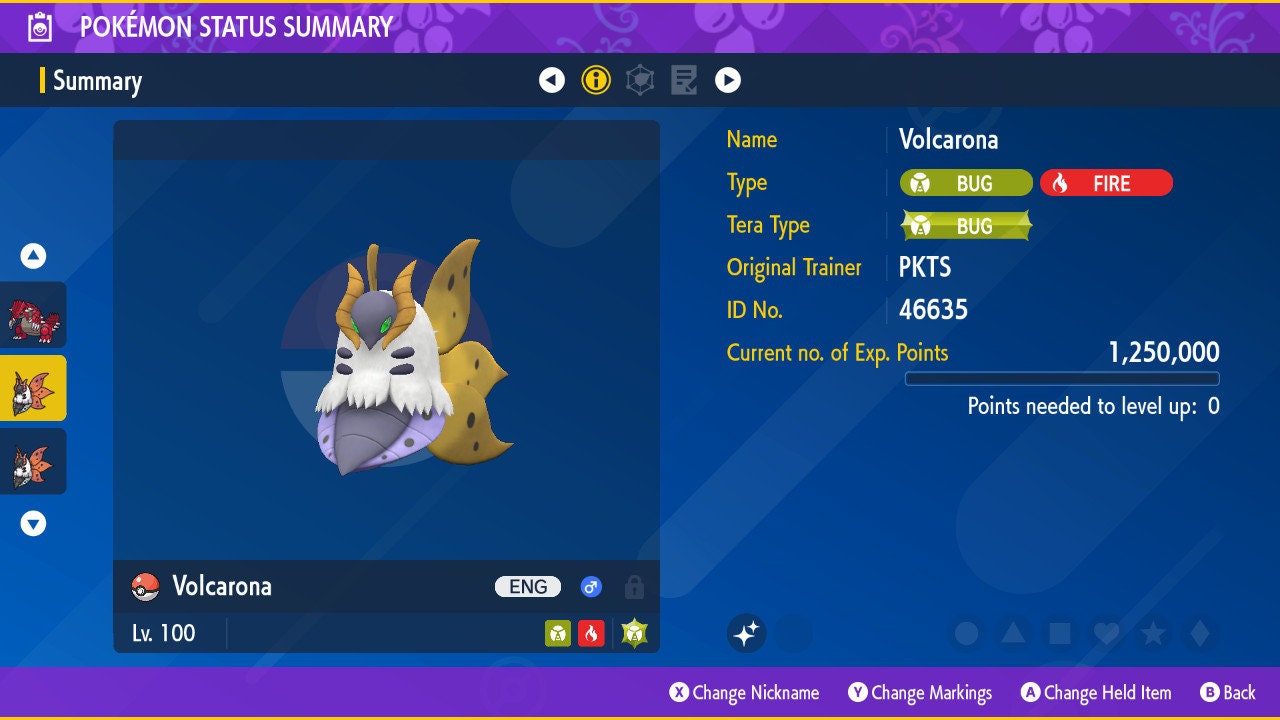Select the highlighted shiny Volcarona thumbnail
The image size is (1280, 720).
34,388
